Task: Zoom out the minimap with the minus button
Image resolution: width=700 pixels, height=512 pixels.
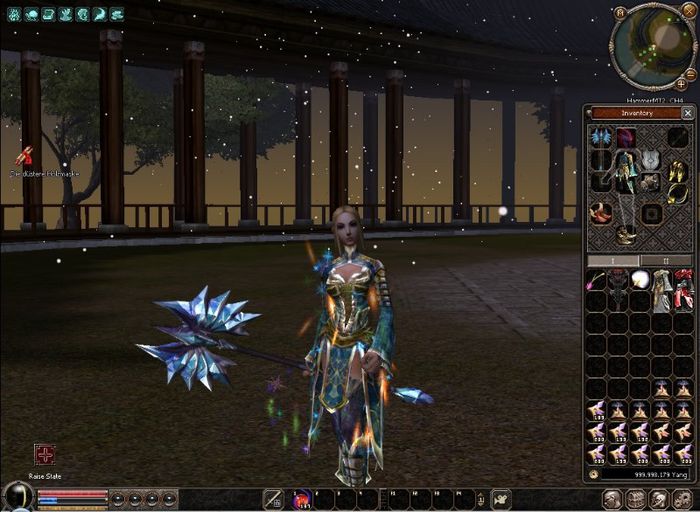Action: (x=691, y=73)
